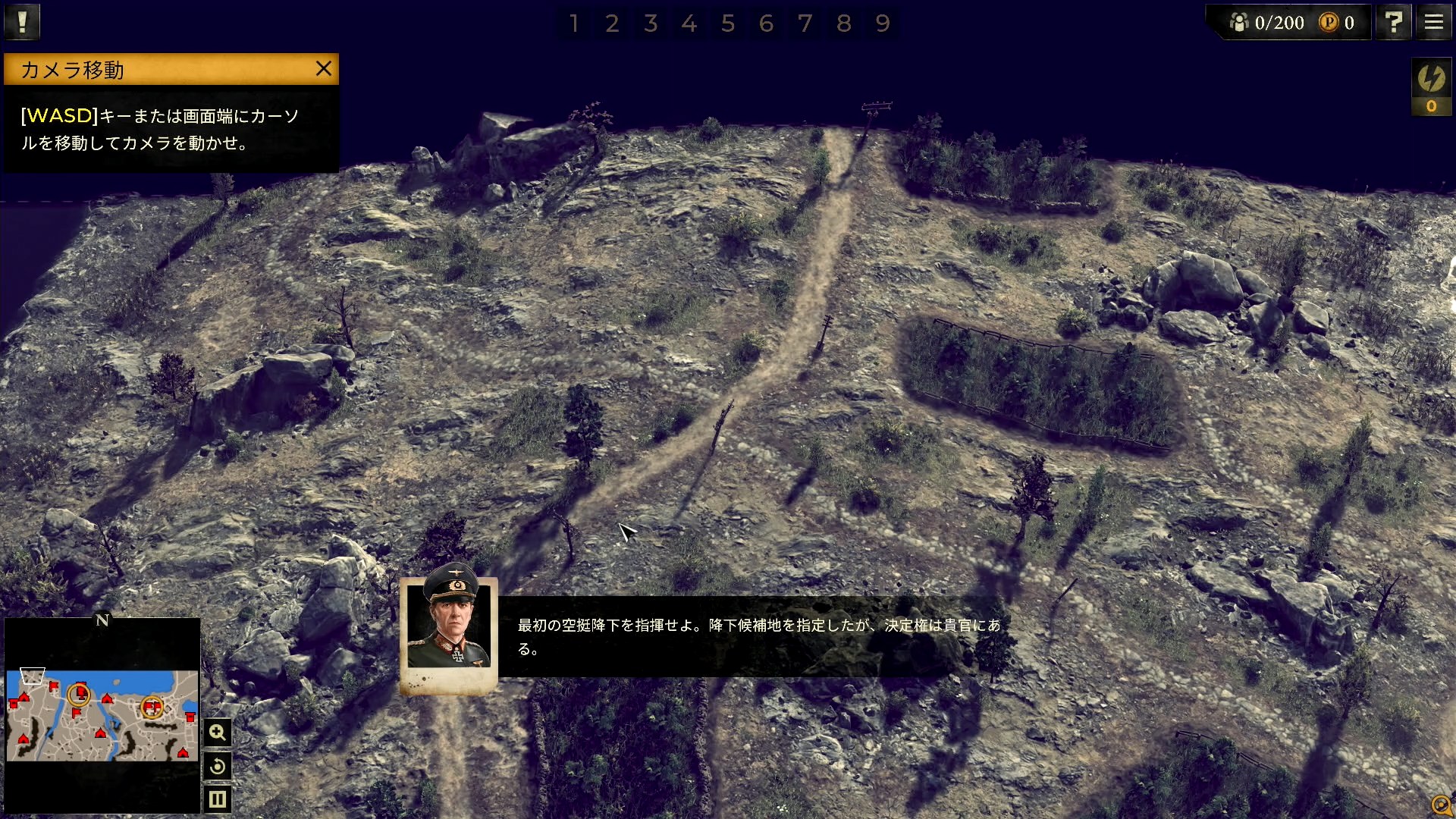Image resolution: width=1456 pixels, height=819 pixels.
Task: Click the camera rotation reset icon near the minimap
Action: tap(218, 766)
